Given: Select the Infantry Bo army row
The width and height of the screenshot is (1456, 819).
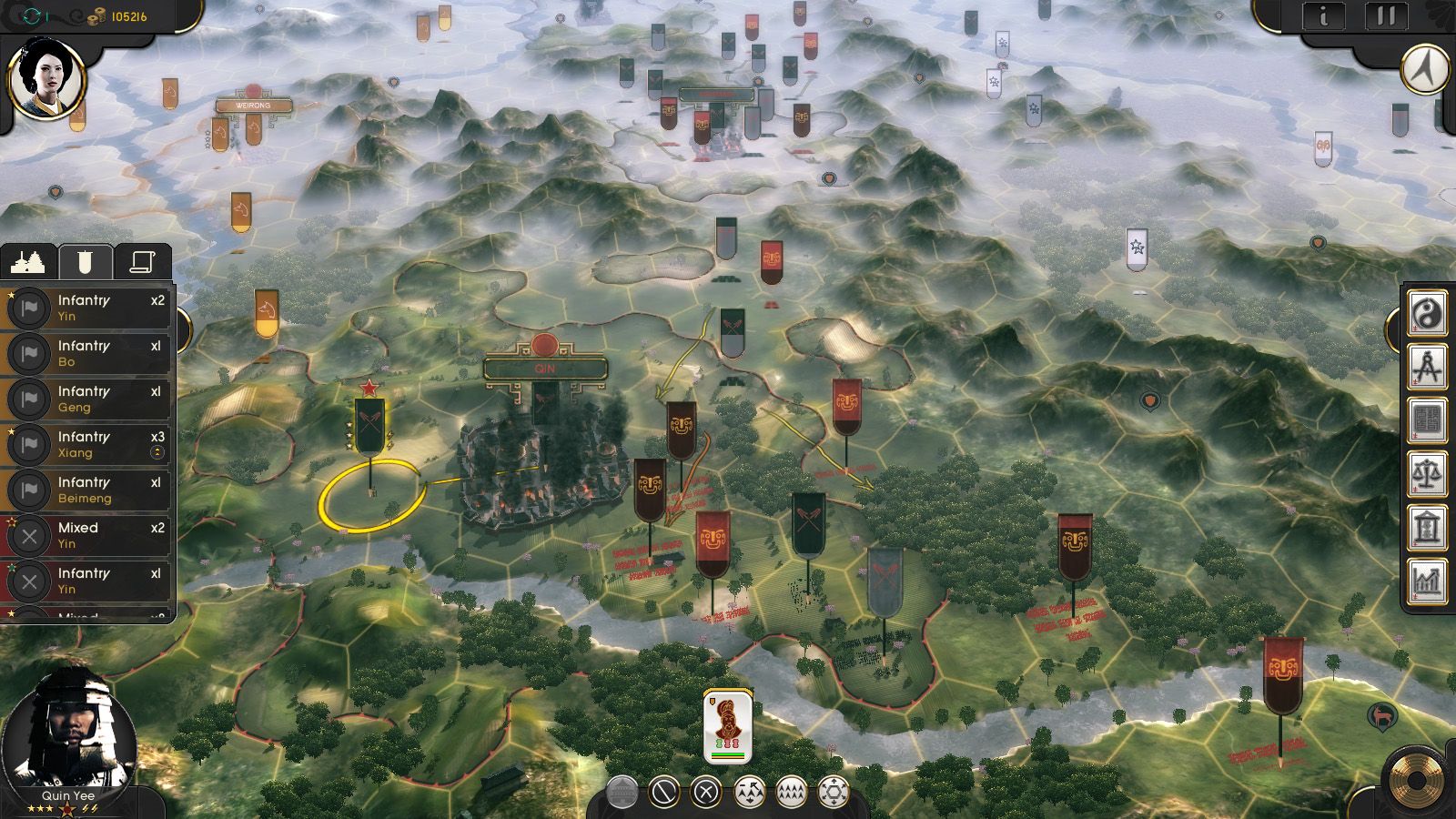Looking at the screenshot, I should tap(88, 353).
